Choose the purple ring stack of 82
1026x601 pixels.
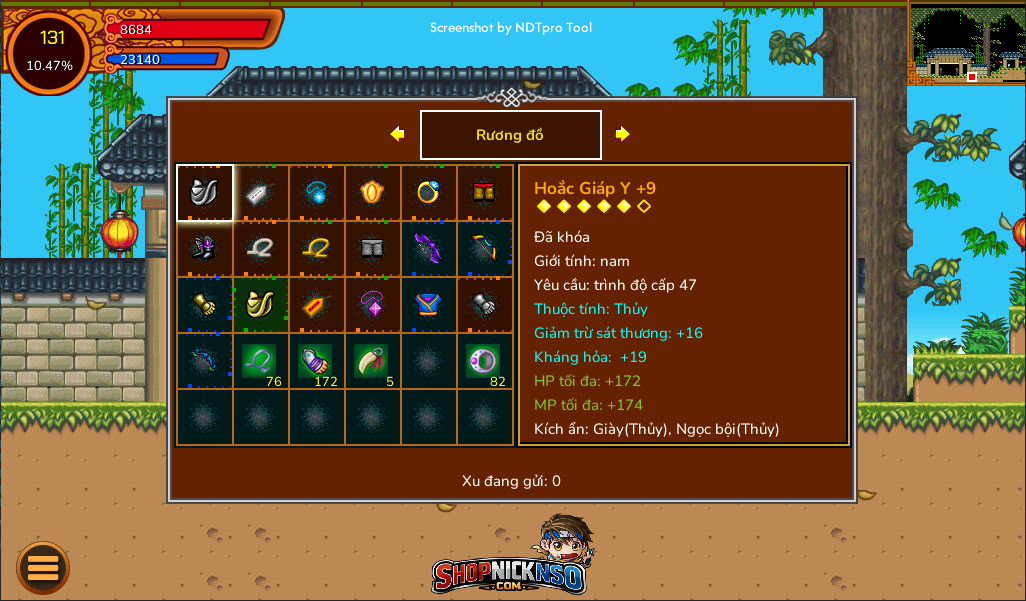(x=485, y=361)
